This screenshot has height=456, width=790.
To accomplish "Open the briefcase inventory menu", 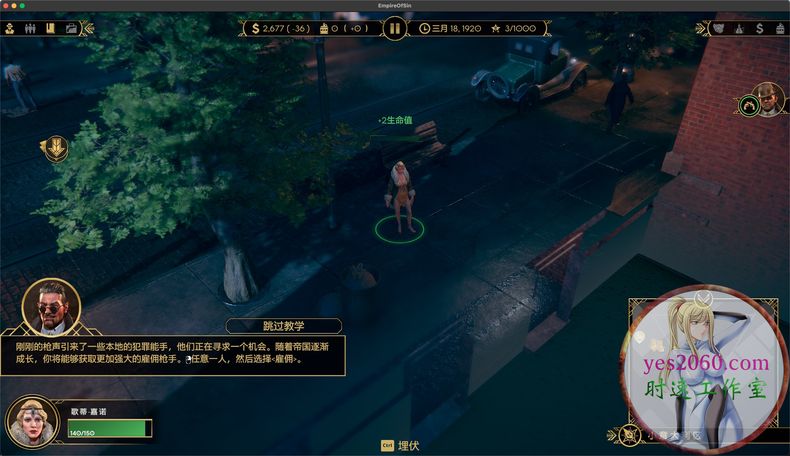I will pyautogui.click(x=71, y=28).
